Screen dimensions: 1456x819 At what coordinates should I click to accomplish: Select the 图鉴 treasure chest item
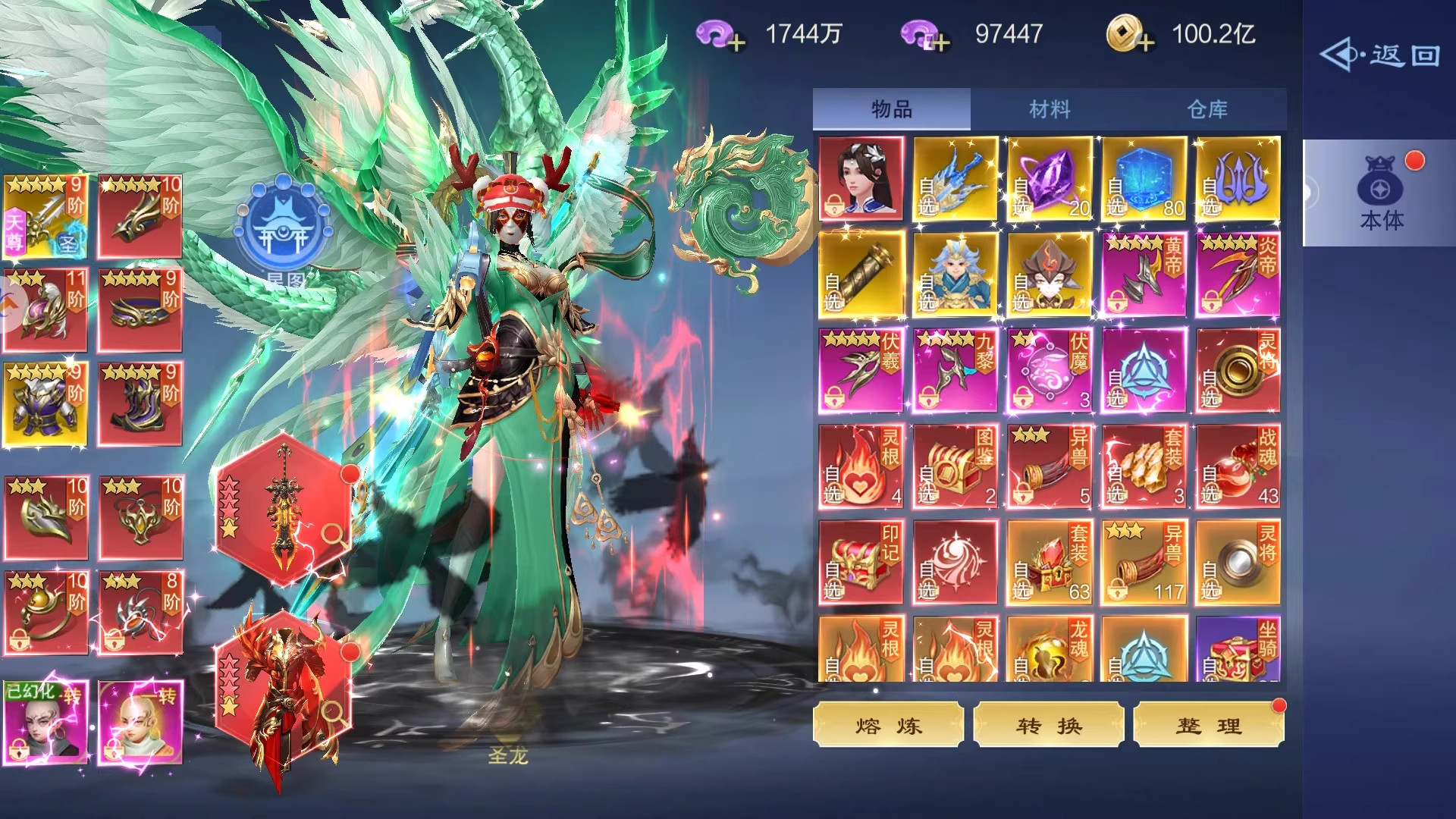(x=955, y=466)
